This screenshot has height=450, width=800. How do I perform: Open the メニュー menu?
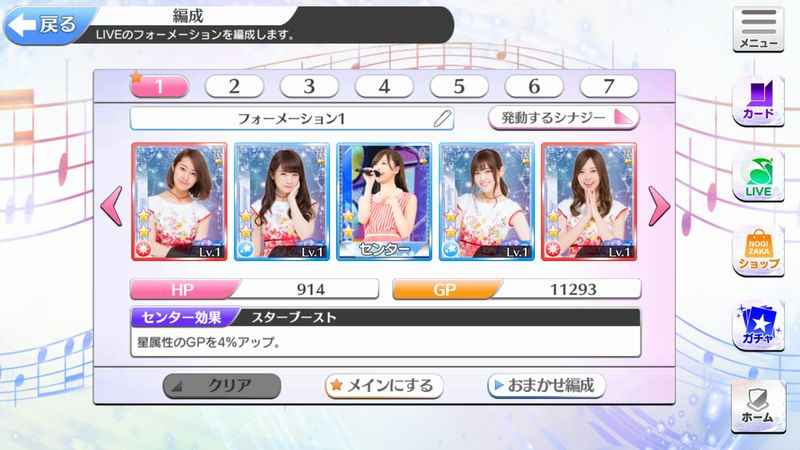tap(759, 30)
